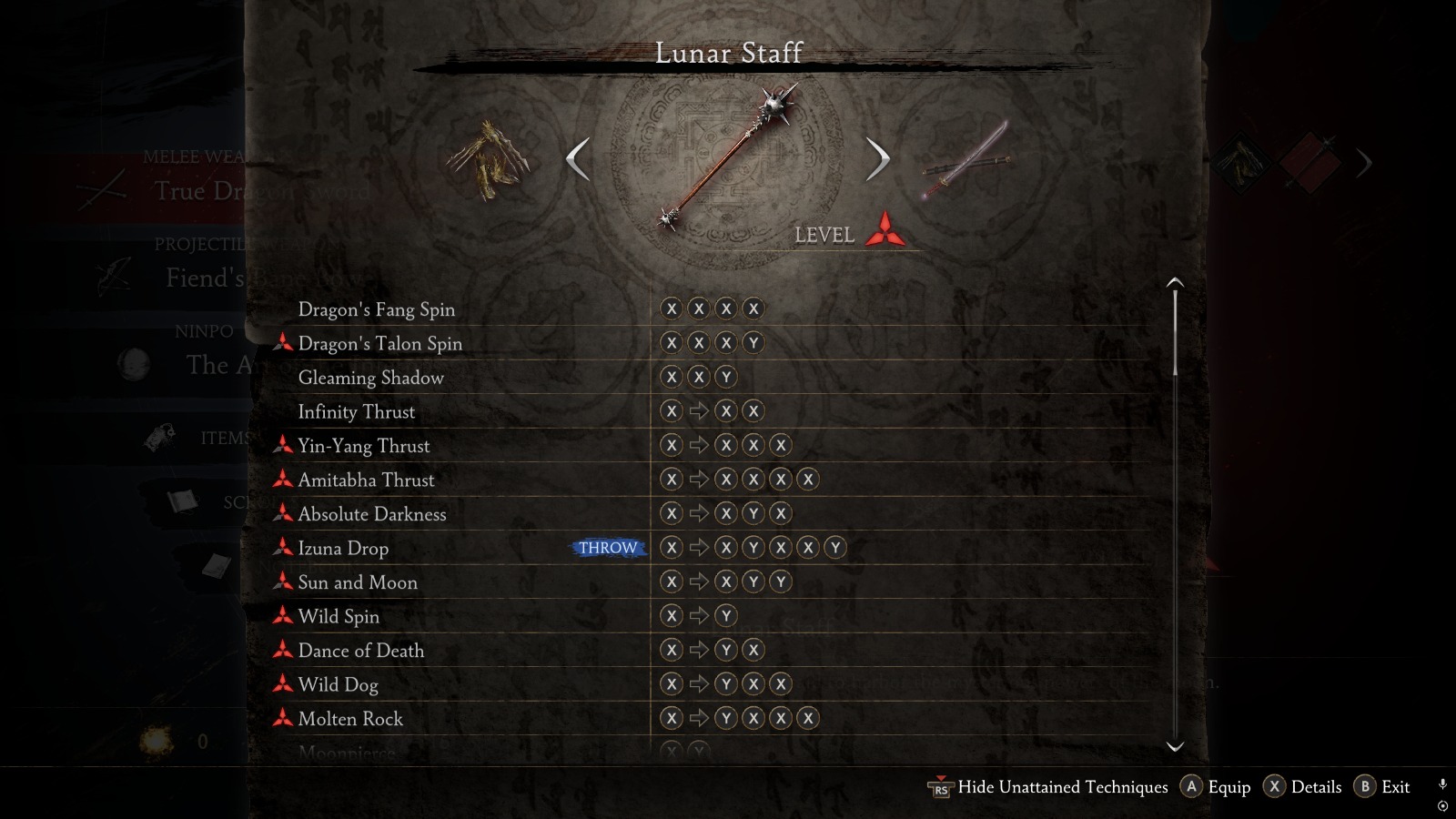
Task: Select Amitabha Thrust in the move list
Action: 366,480
